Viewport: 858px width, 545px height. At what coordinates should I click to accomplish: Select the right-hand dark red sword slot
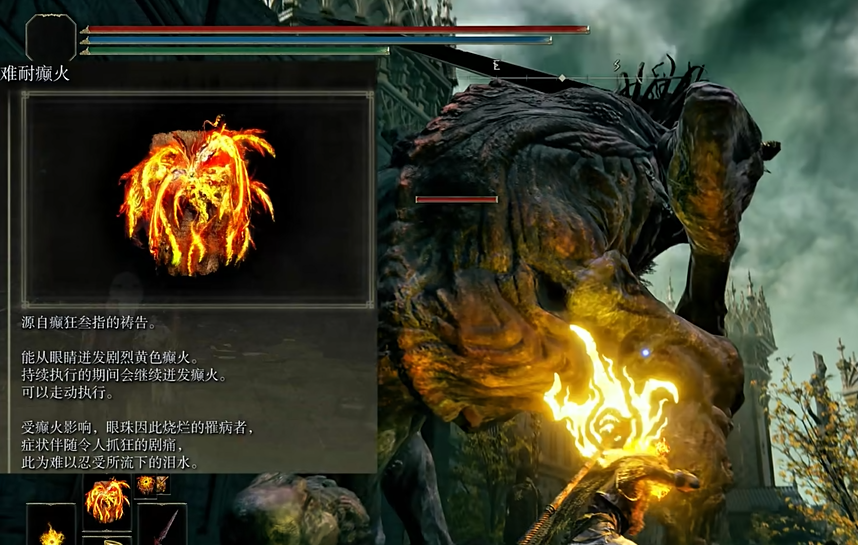pos(163,525)
